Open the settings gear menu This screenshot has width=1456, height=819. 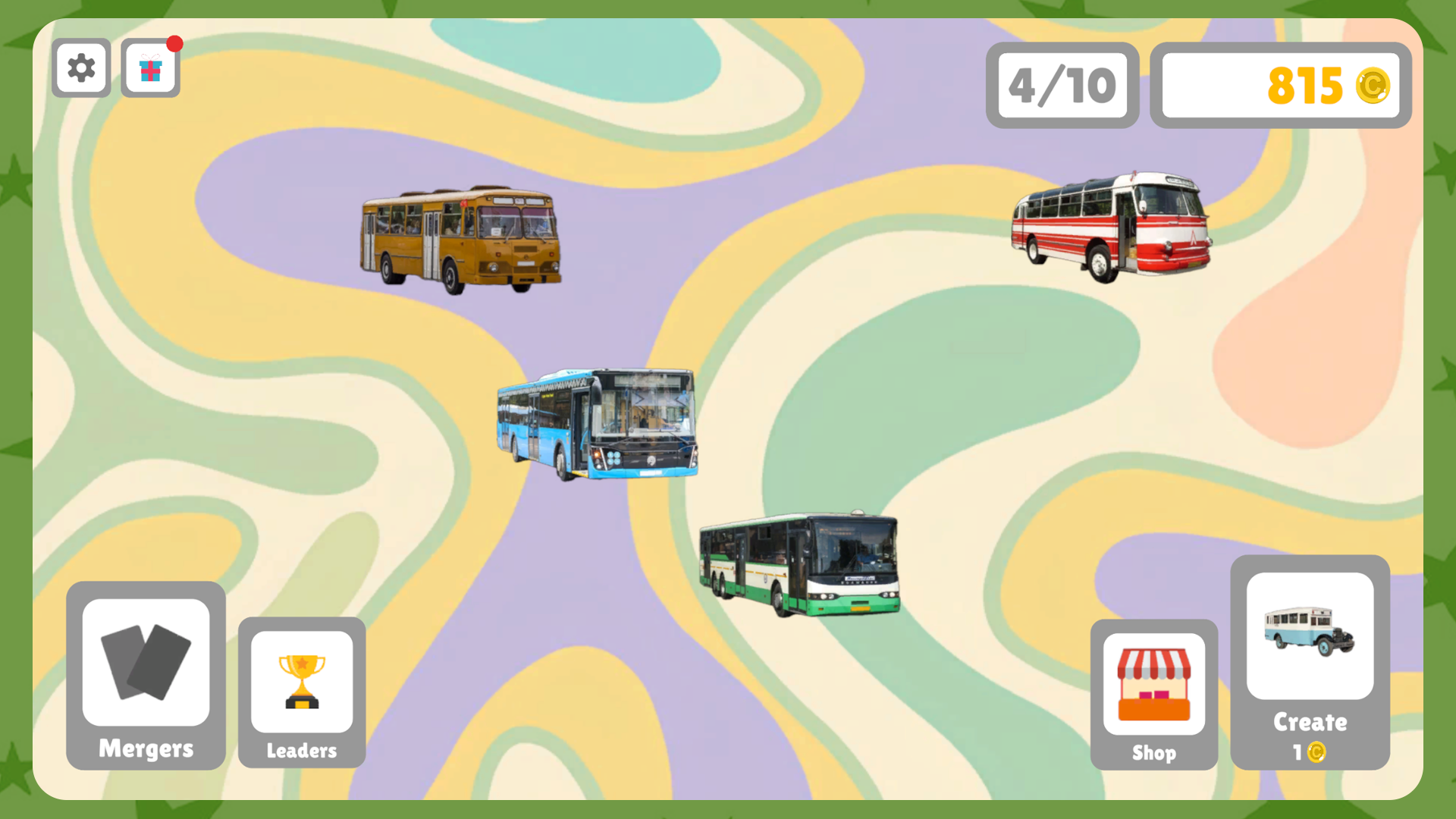[x=80, y=67]
